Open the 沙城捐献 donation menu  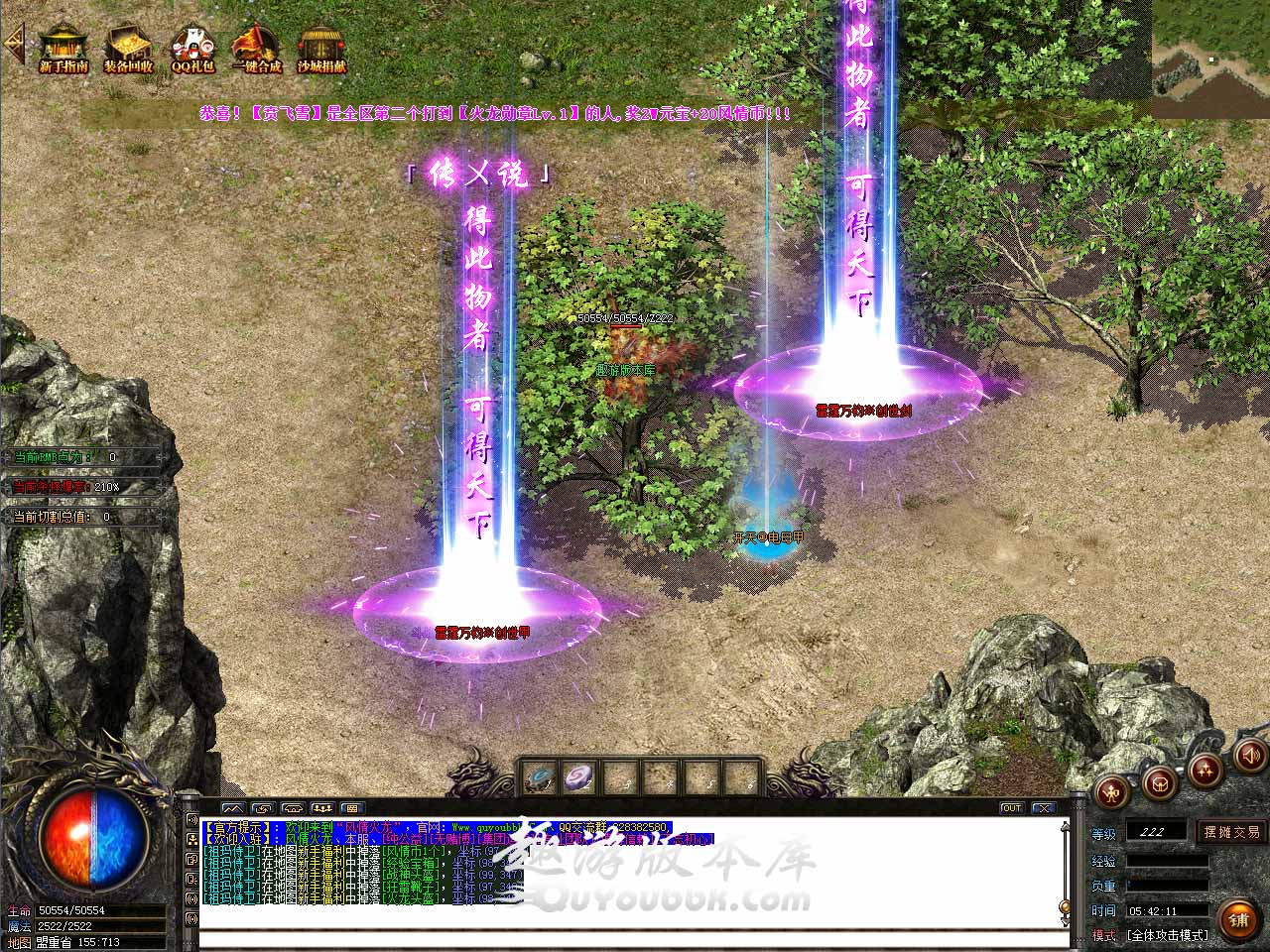(321, 48)
